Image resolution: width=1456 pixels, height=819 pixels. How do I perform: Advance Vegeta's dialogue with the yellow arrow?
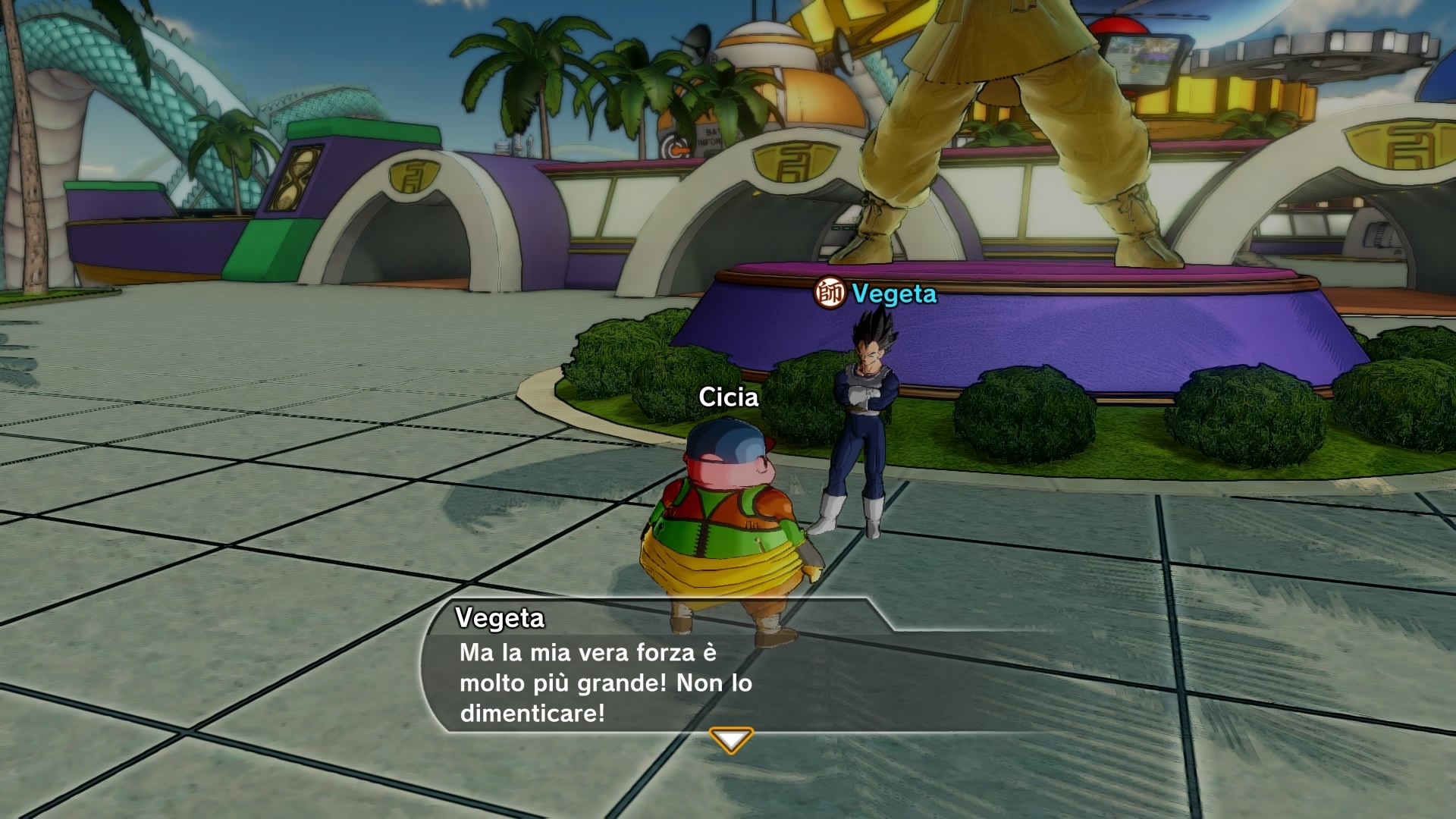click(x=730, y=739)
